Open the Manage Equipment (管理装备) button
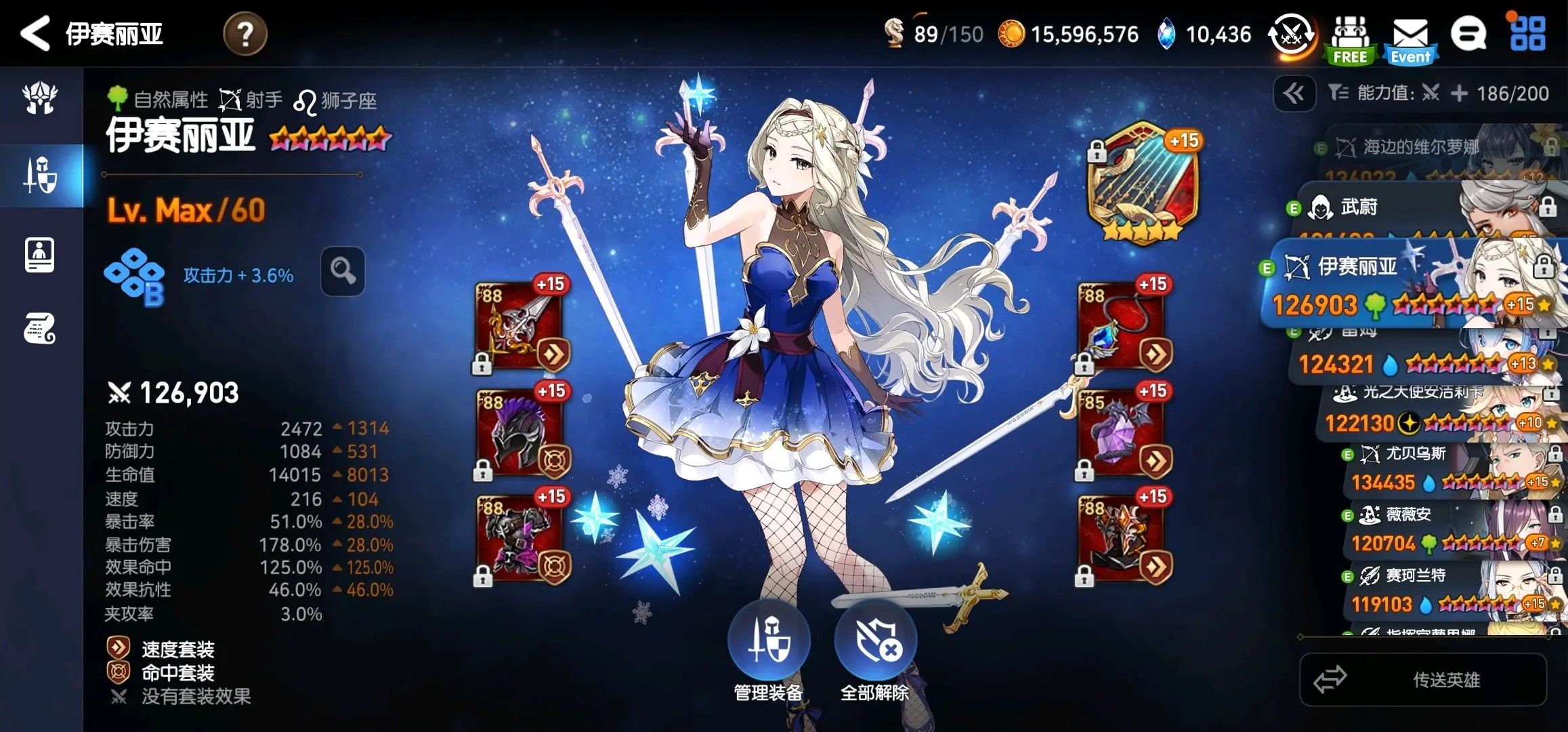The width and height of the screenshot is (1568, 732). [768, 642]
